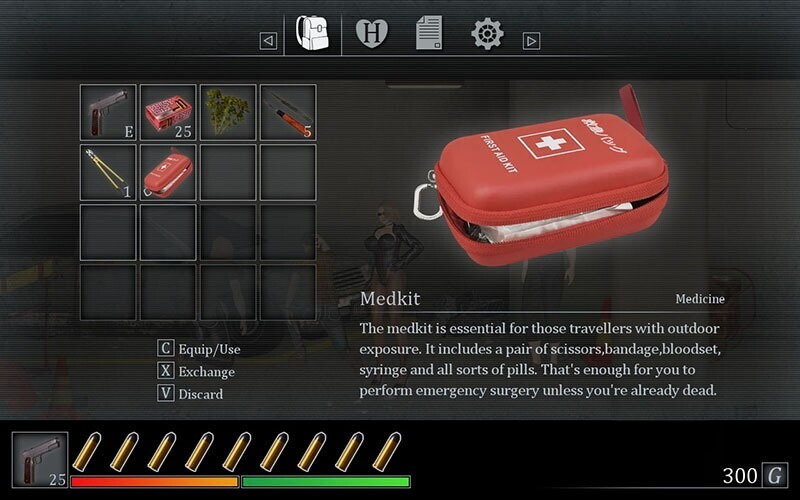Screen dimensions: 800x500
Task: Select the pistol inventory slot
Action: coord(108,112)
